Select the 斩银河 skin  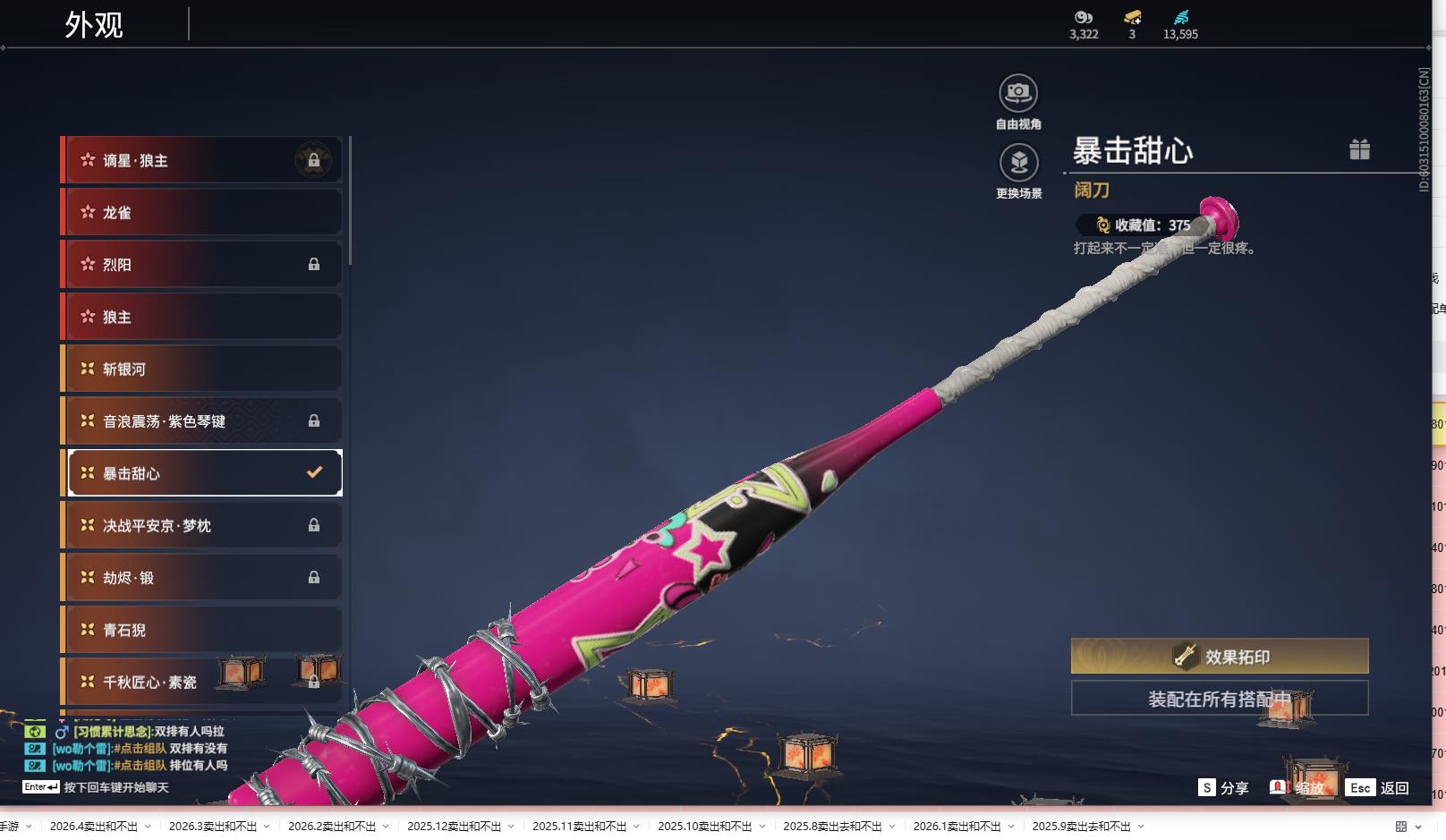pyautogui.click(x=202, y=369)
